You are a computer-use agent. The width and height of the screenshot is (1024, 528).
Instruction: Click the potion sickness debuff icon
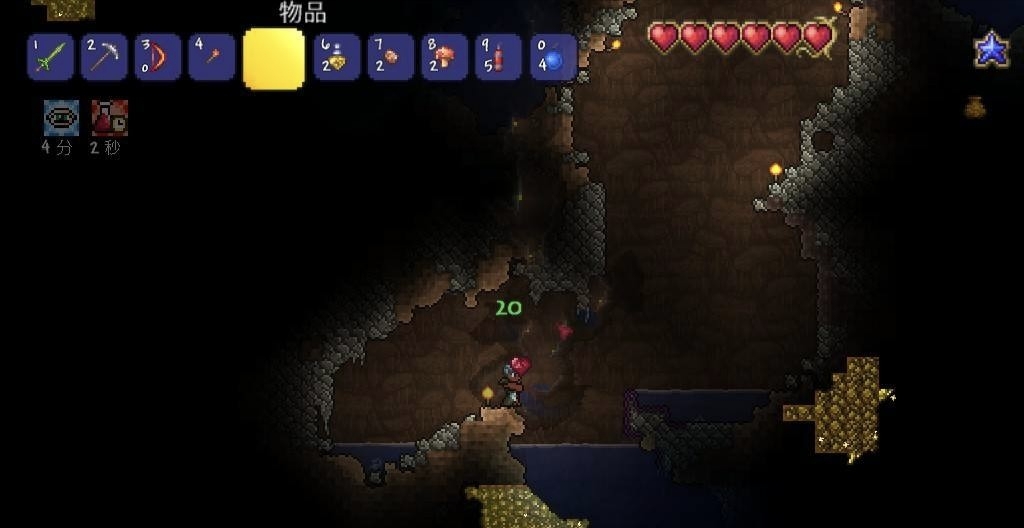(109, 118)
